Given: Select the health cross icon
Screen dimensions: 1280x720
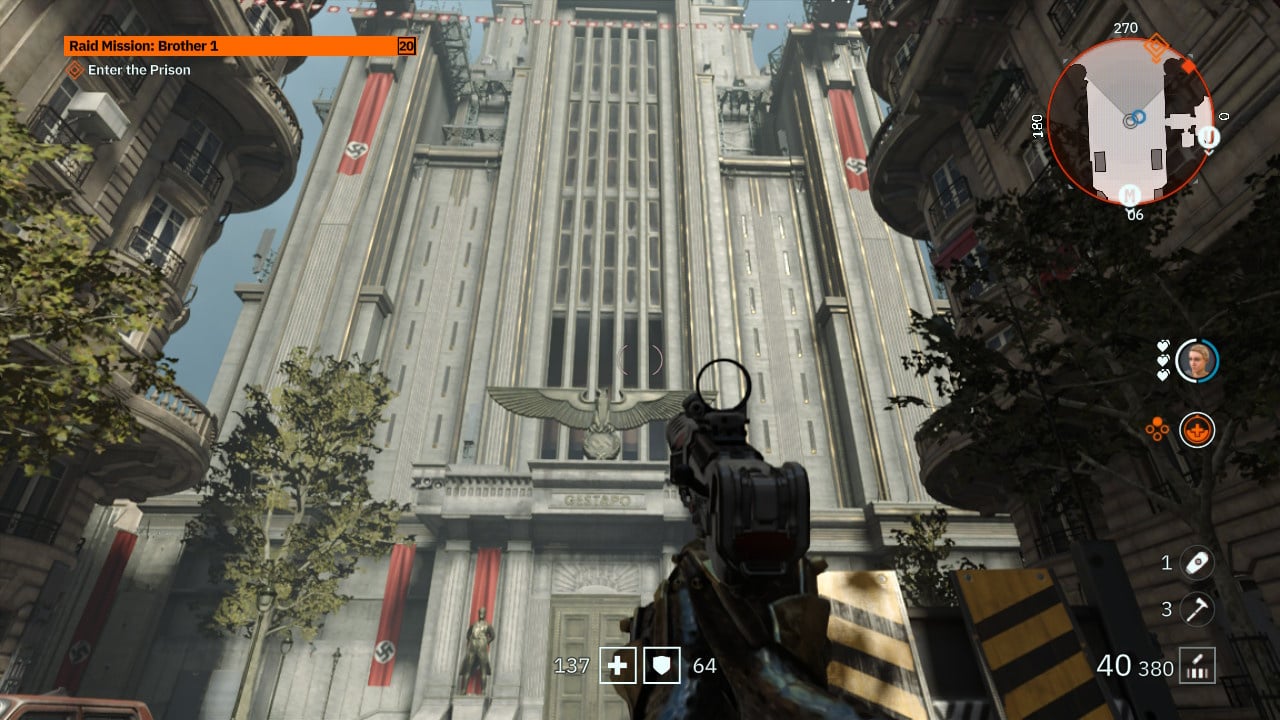Looking at the screenshot, I should 619,664.
